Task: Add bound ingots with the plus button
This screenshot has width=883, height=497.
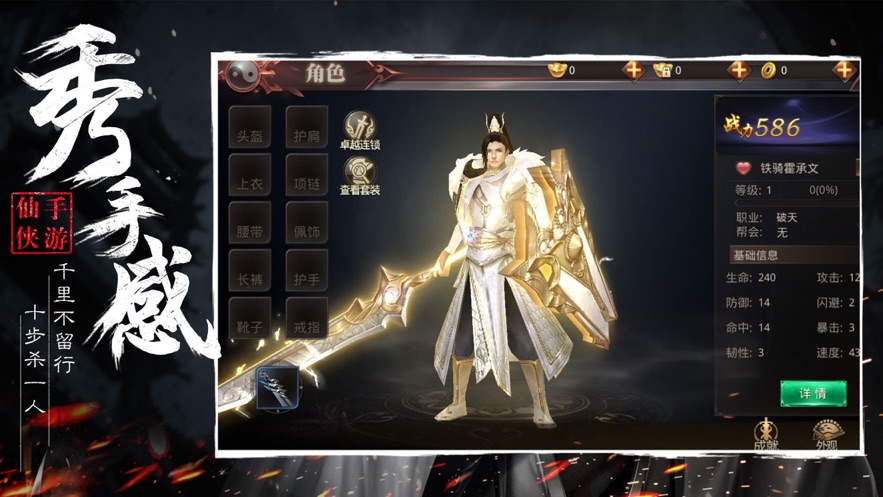Action: 738,70
